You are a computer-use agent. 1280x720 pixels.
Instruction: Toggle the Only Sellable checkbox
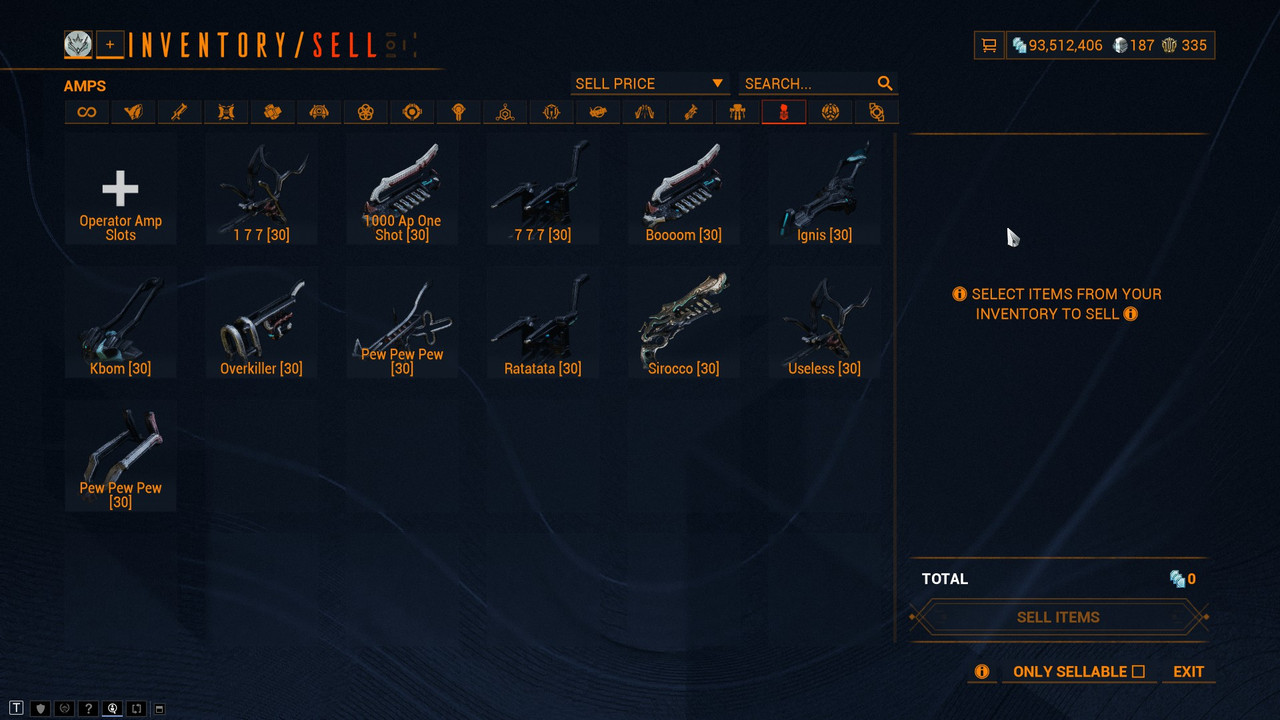tap(1138, 672)
